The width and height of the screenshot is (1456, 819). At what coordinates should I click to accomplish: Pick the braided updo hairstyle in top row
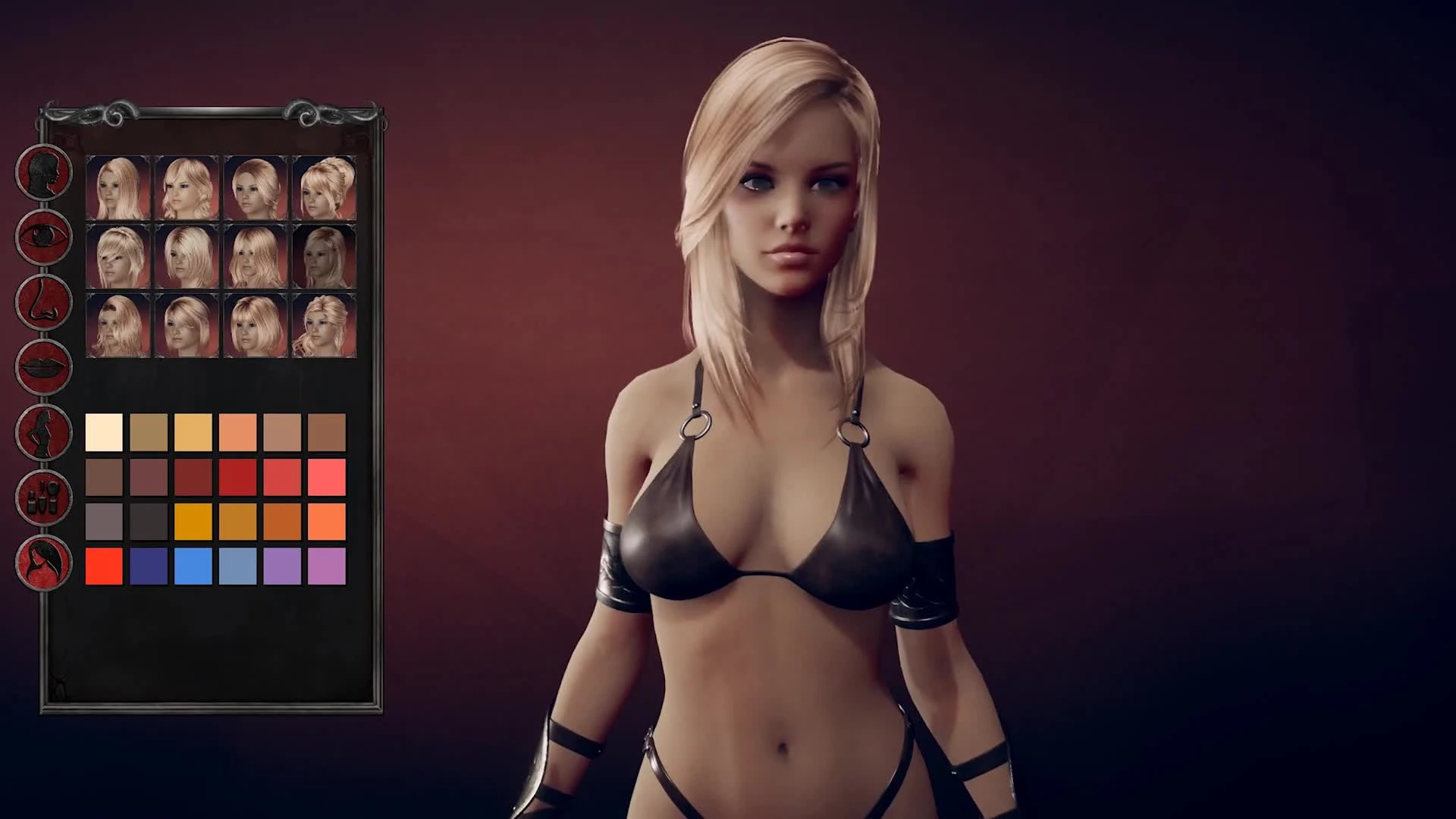click(325, 186)
